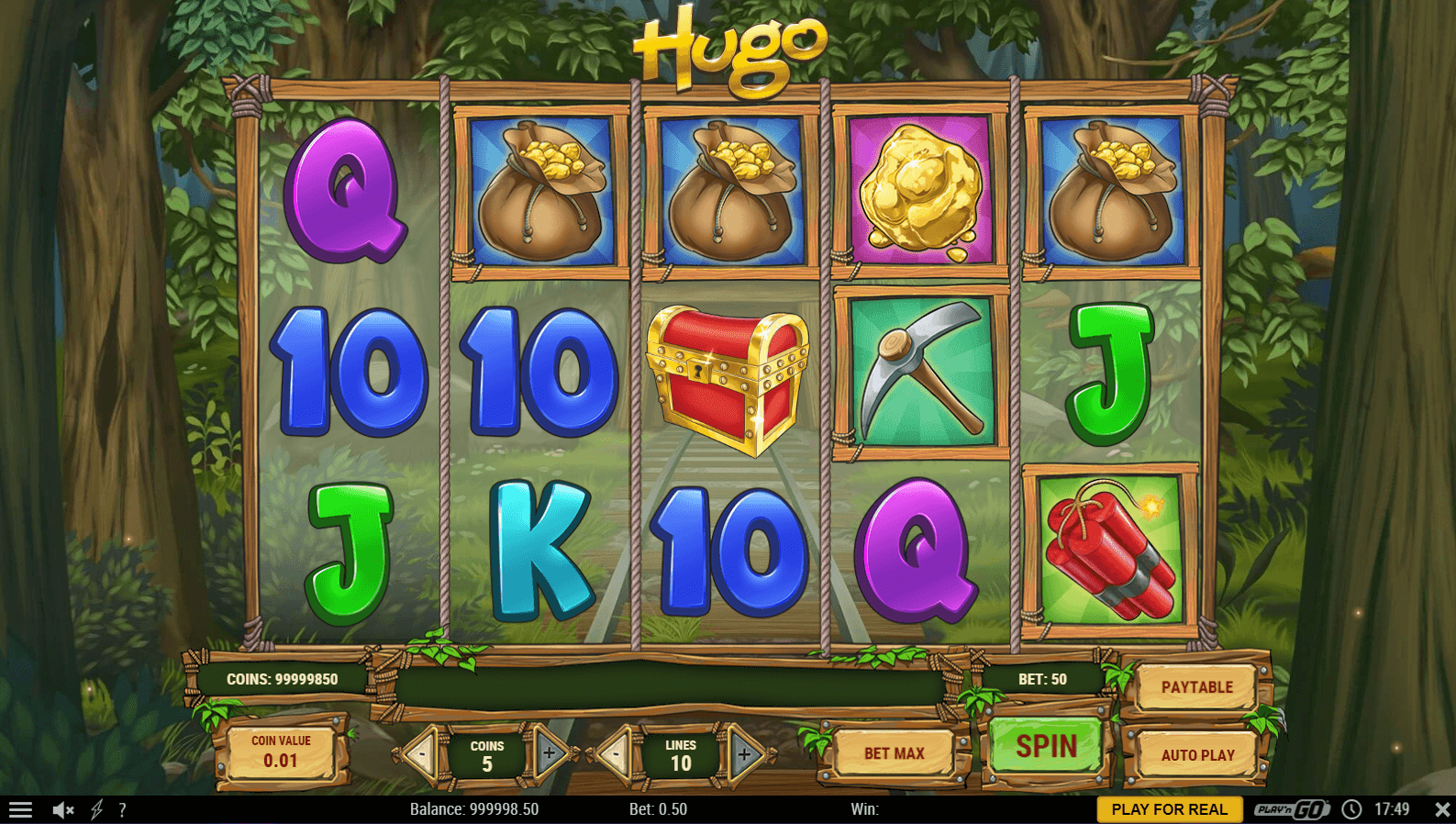Increase the number of lines
The image size is (1456, 824).
(745, 754)
